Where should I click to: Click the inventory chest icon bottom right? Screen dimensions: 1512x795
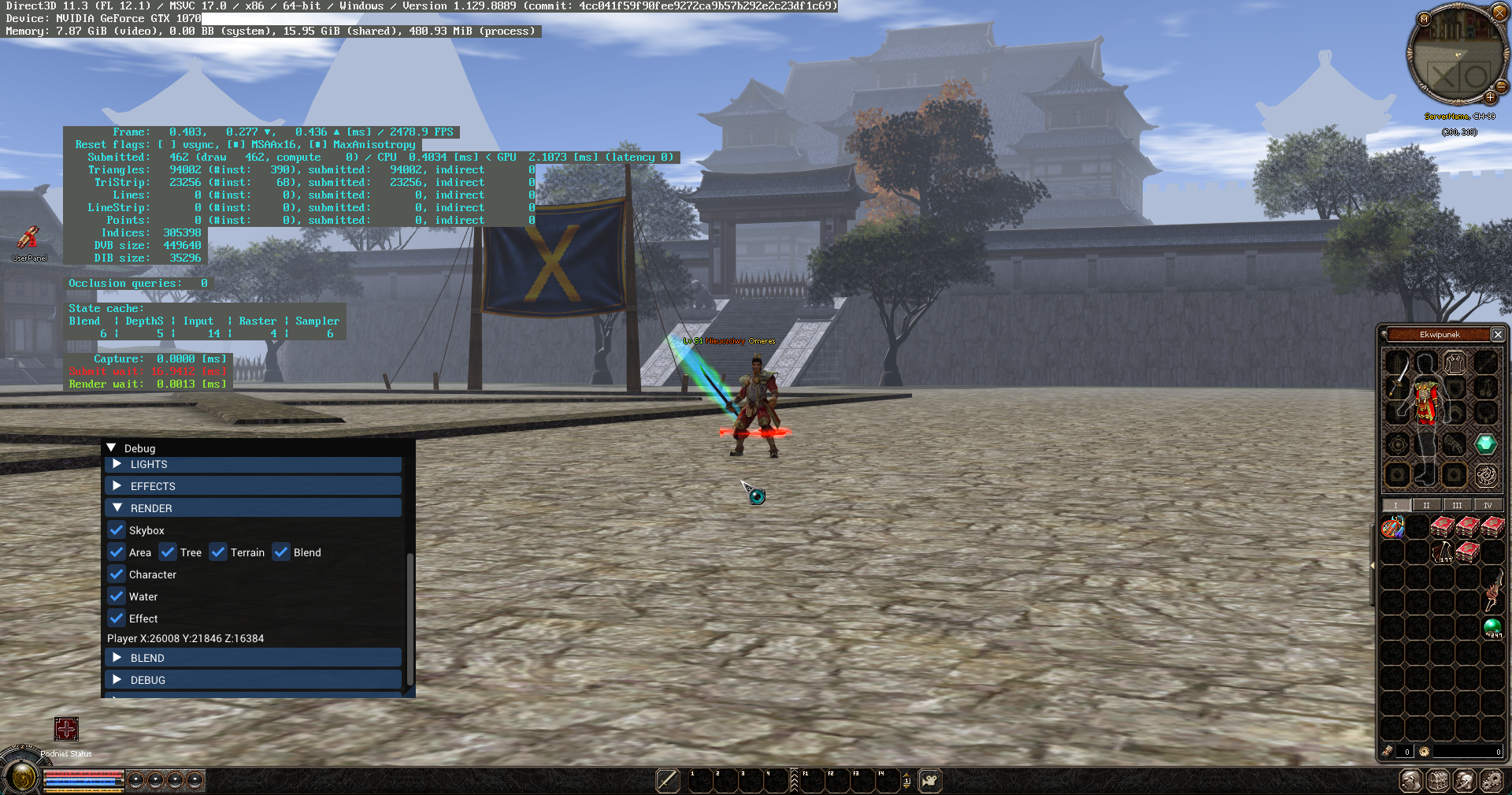[x=1439, y=782]
